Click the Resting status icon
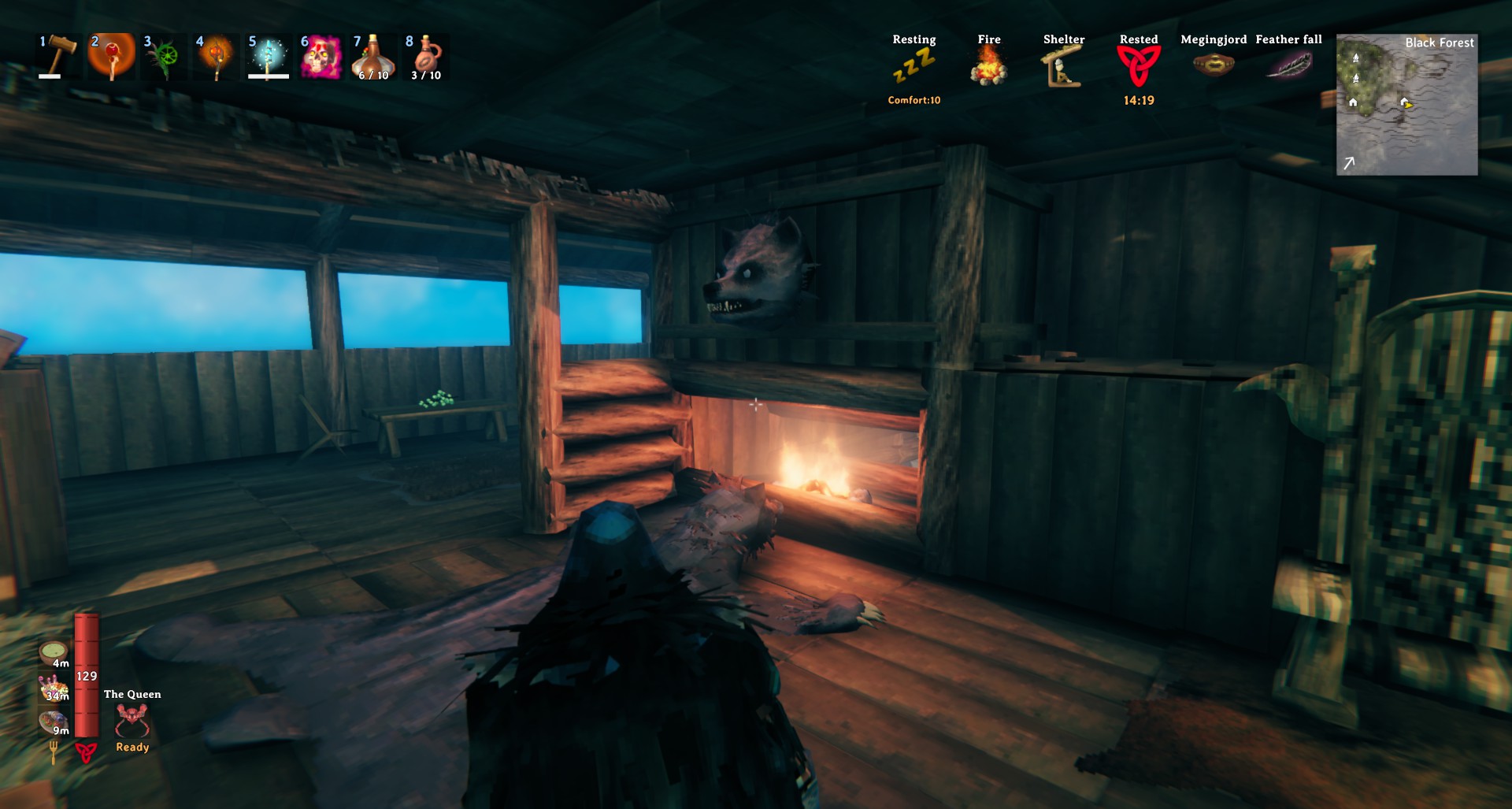The image size is (1512, 809). (913, 65)
